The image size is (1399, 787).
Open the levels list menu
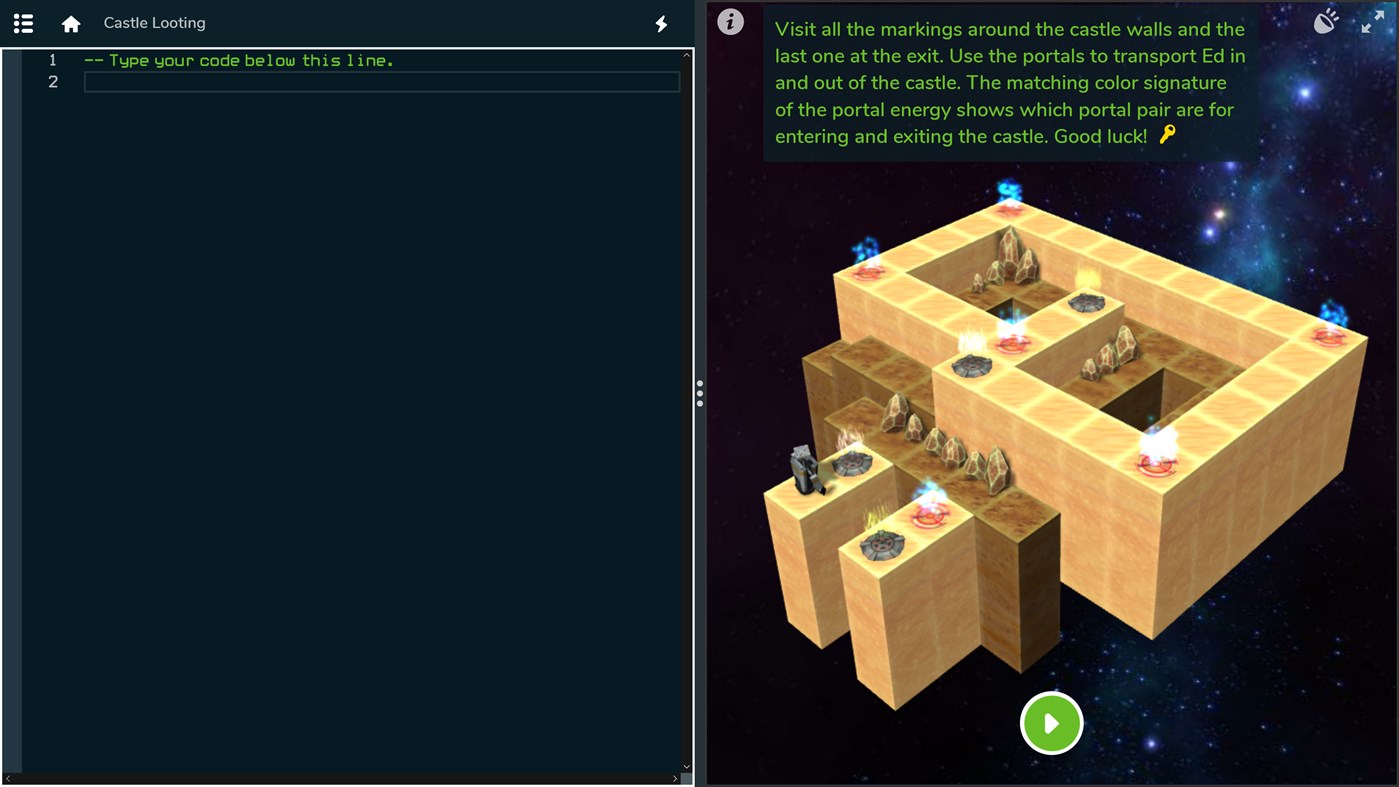(22, 22)
